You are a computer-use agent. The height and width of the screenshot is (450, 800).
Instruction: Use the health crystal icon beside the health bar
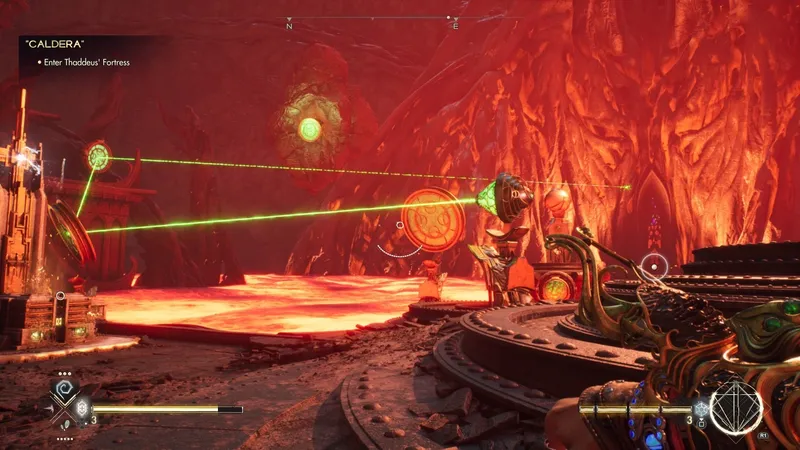(82, 408)
